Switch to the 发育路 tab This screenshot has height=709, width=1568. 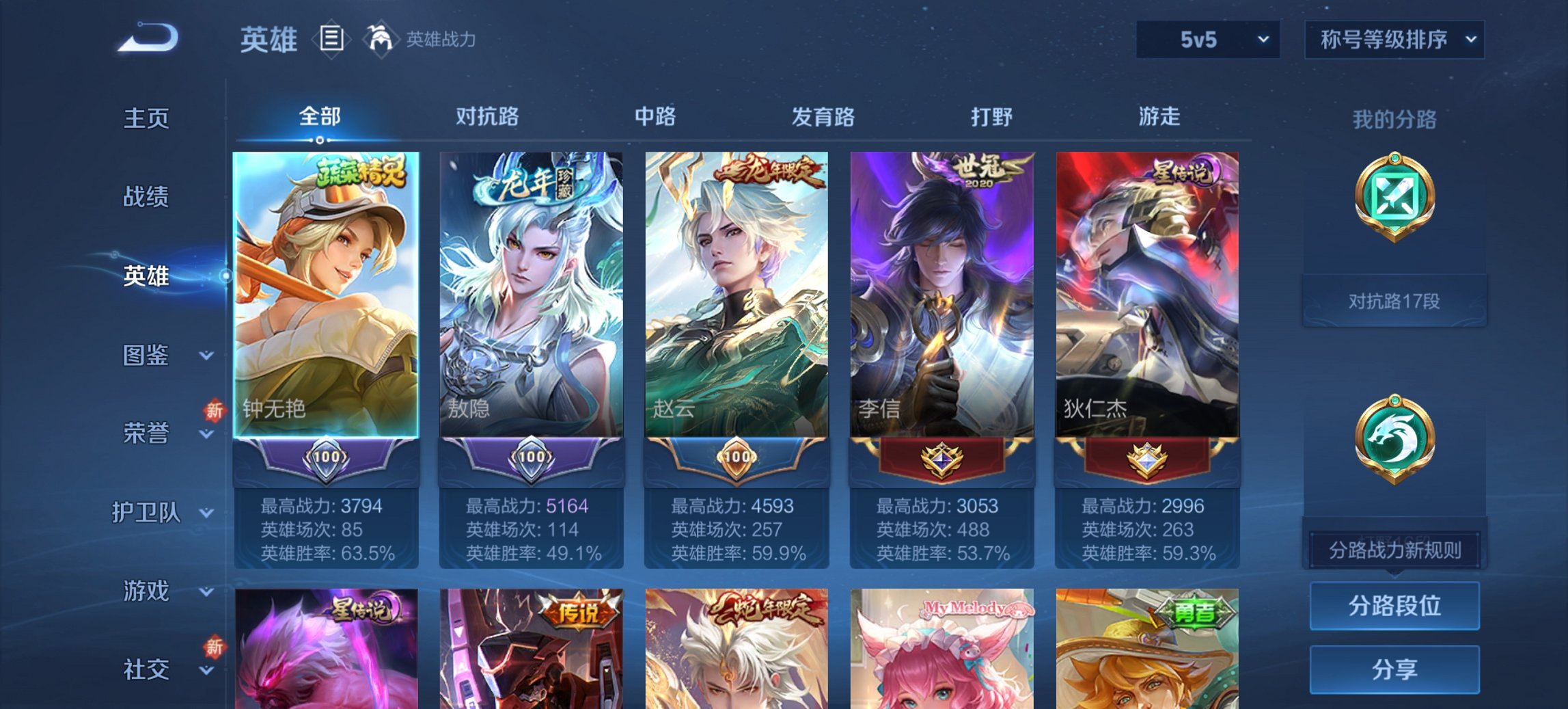click(x=823, y=117)
